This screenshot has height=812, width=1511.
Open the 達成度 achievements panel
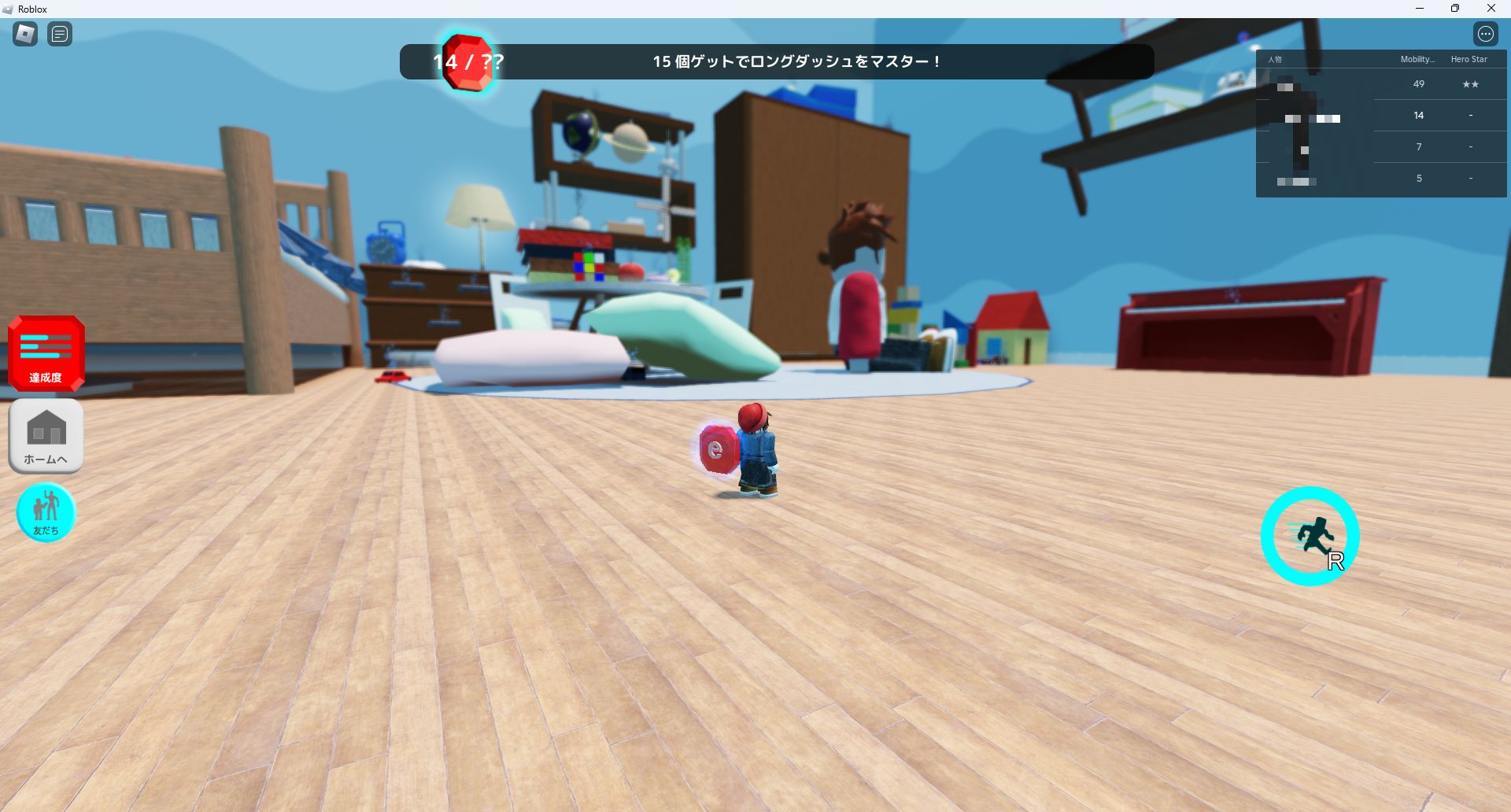[x=45, y=353]
